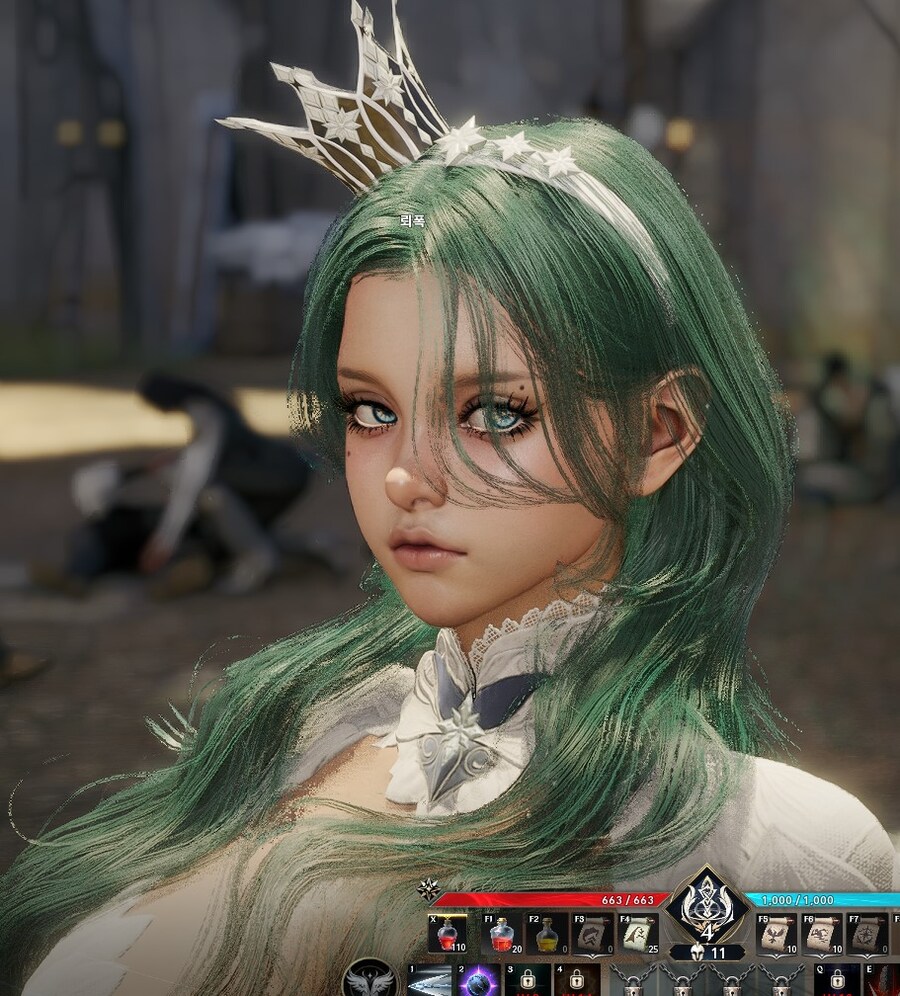900x996 pixels.
Task: Select the yellow potion in slot F2
Action: (547, 933)
